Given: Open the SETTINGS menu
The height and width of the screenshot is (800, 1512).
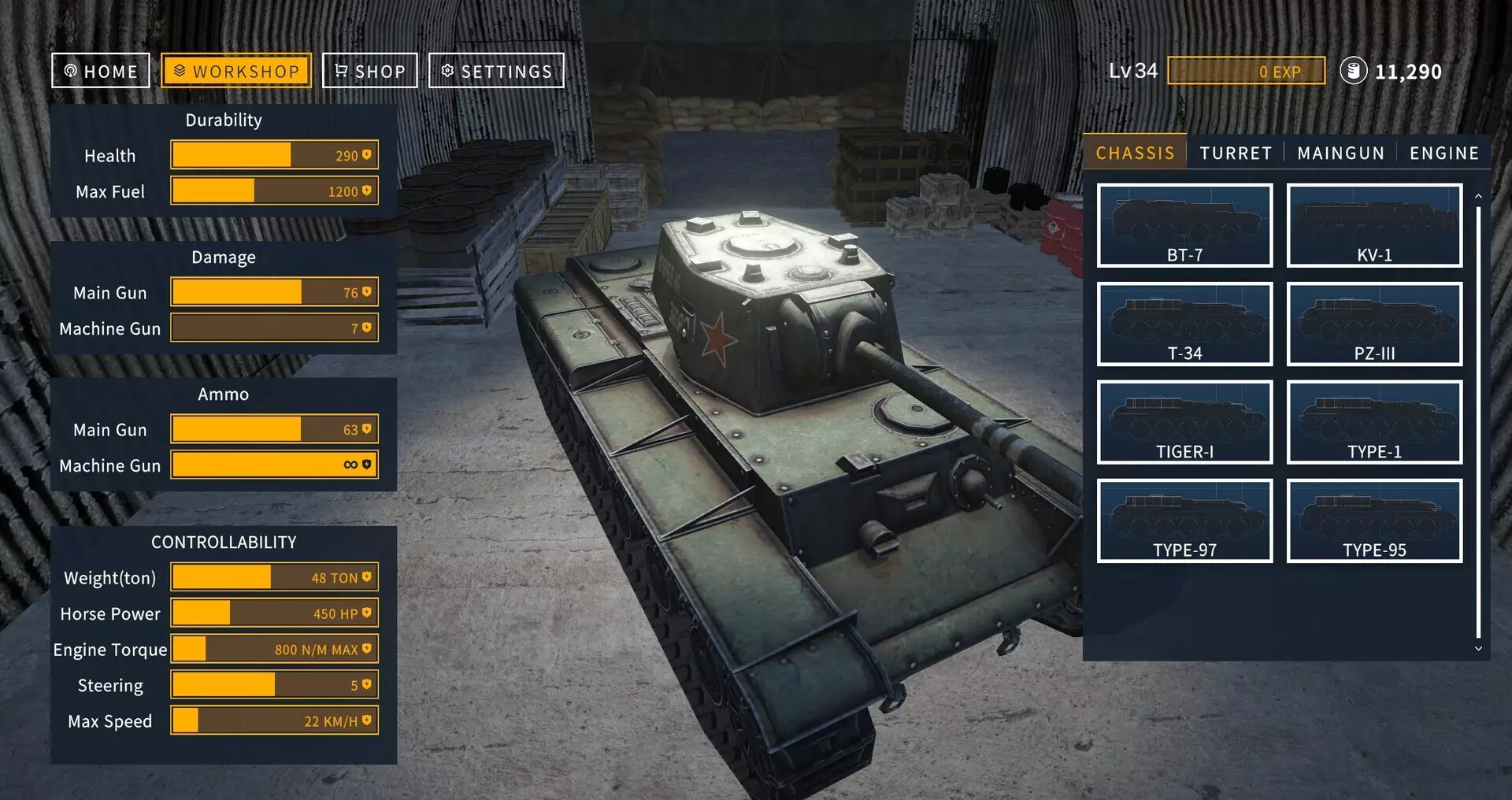Looking at the screenshot, I should 496,70.
